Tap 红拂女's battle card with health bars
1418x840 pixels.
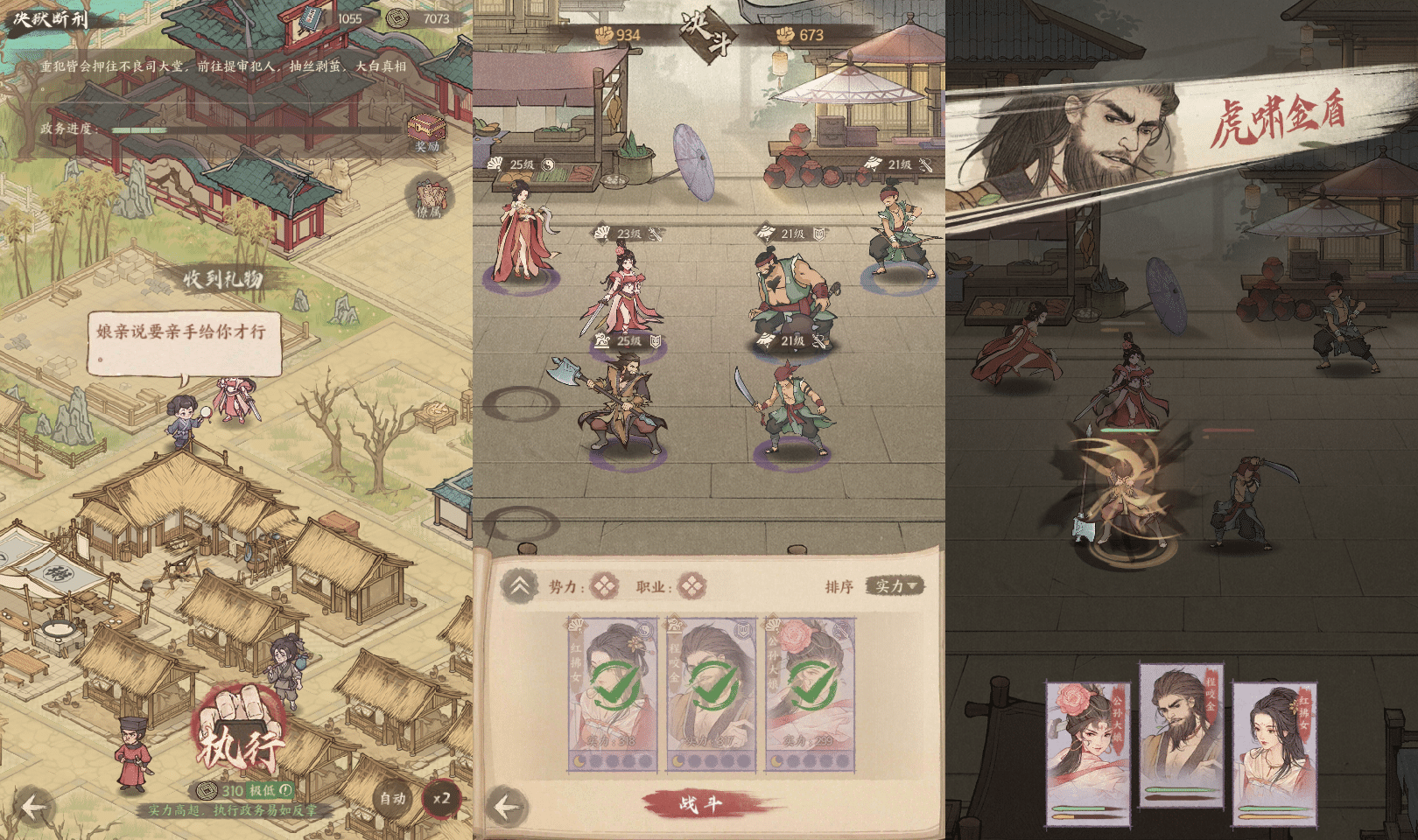[x=1274, y=752]
